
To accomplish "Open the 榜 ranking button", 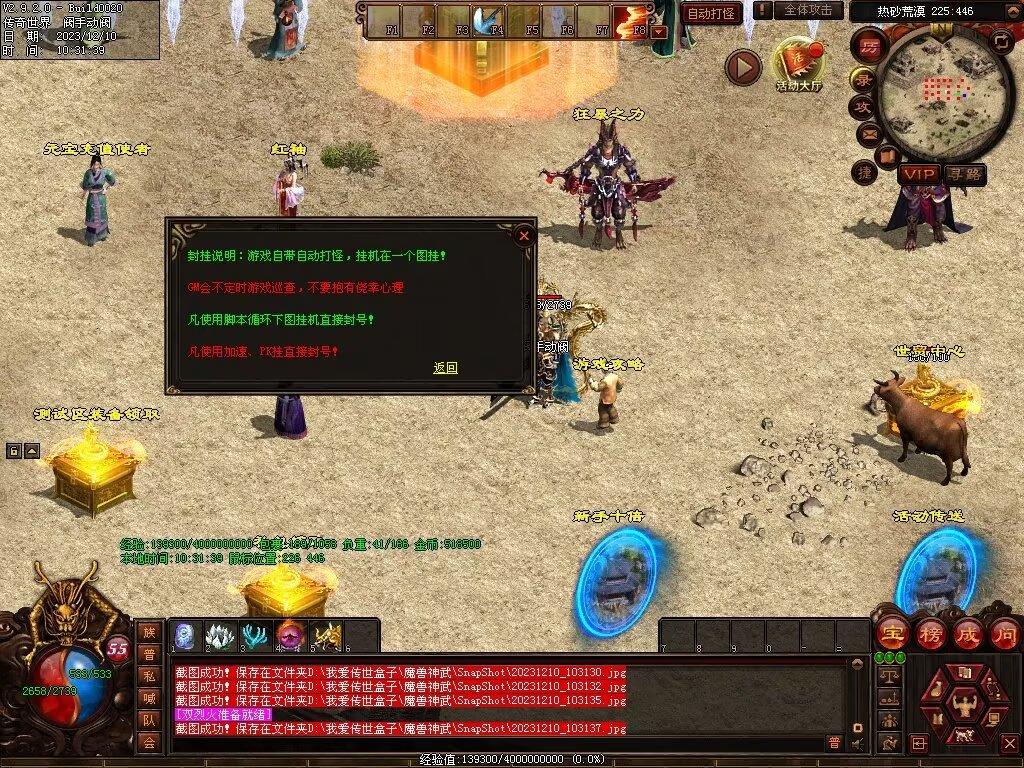I will tap(930, 633).
